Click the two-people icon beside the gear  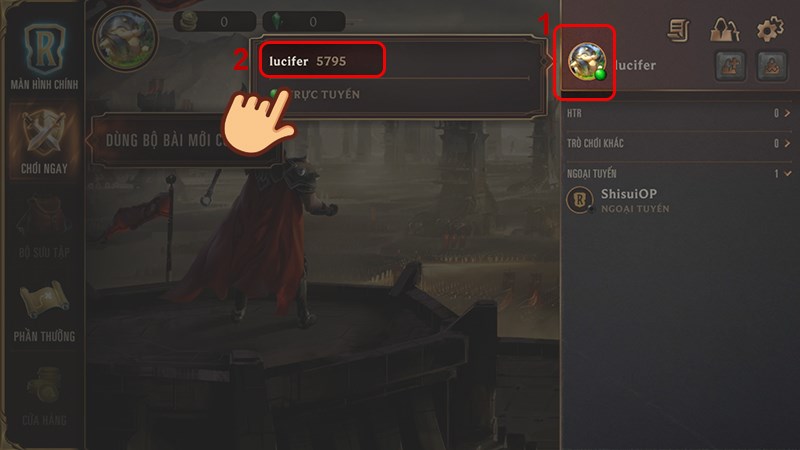725,30
